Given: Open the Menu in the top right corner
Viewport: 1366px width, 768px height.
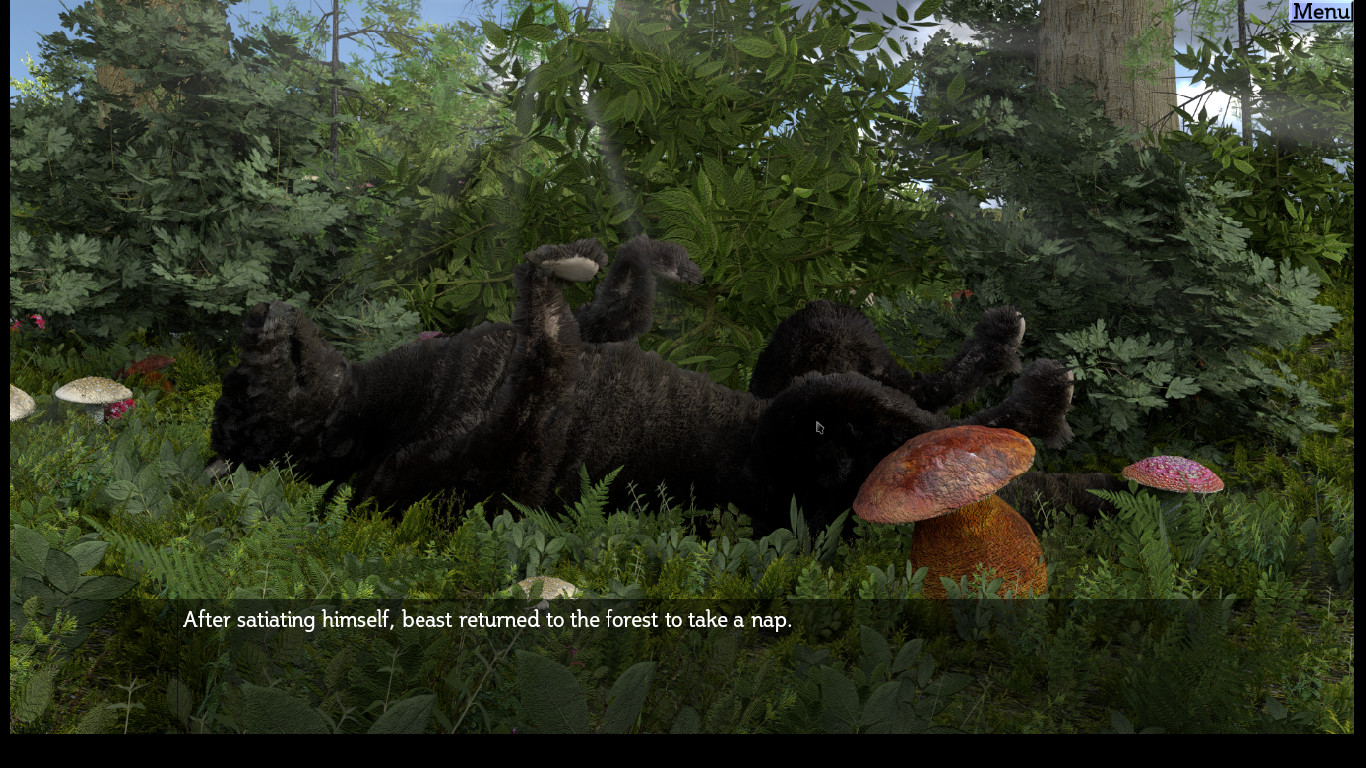Looking at the screenshot, I should coord(1319,12).
